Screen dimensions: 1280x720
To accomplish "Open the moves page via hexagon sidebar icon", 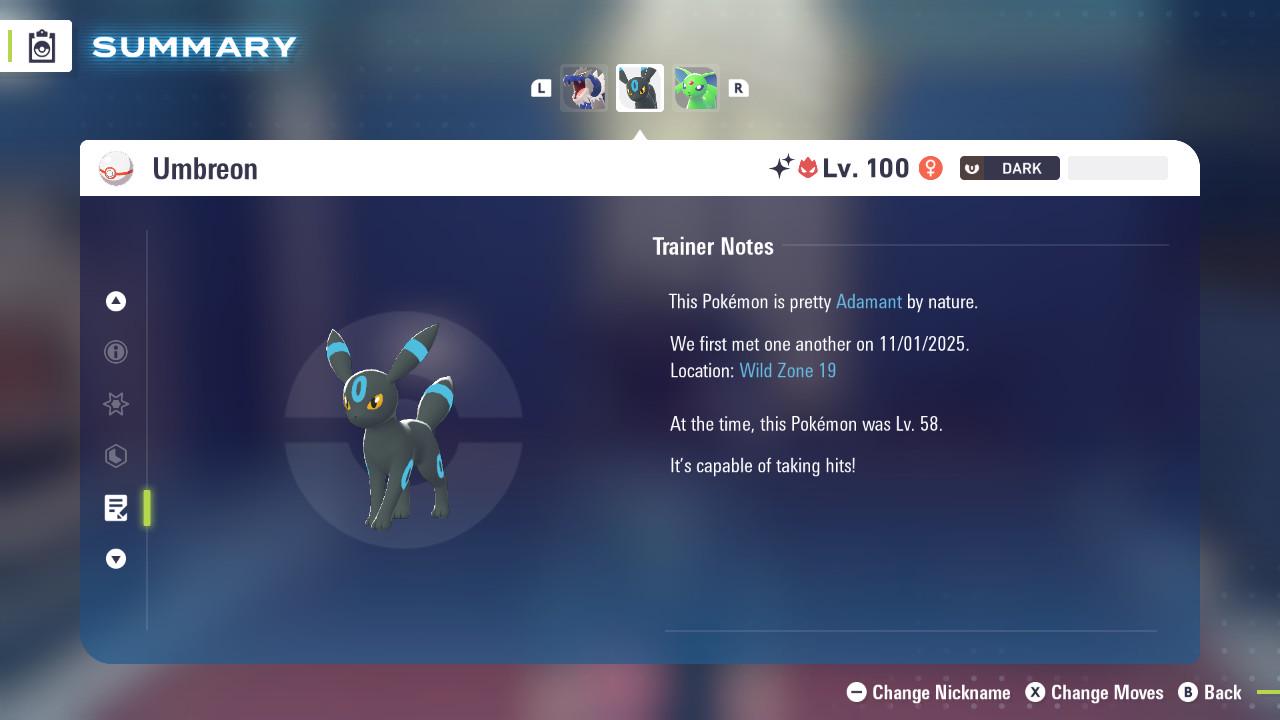I will point(116,456).
